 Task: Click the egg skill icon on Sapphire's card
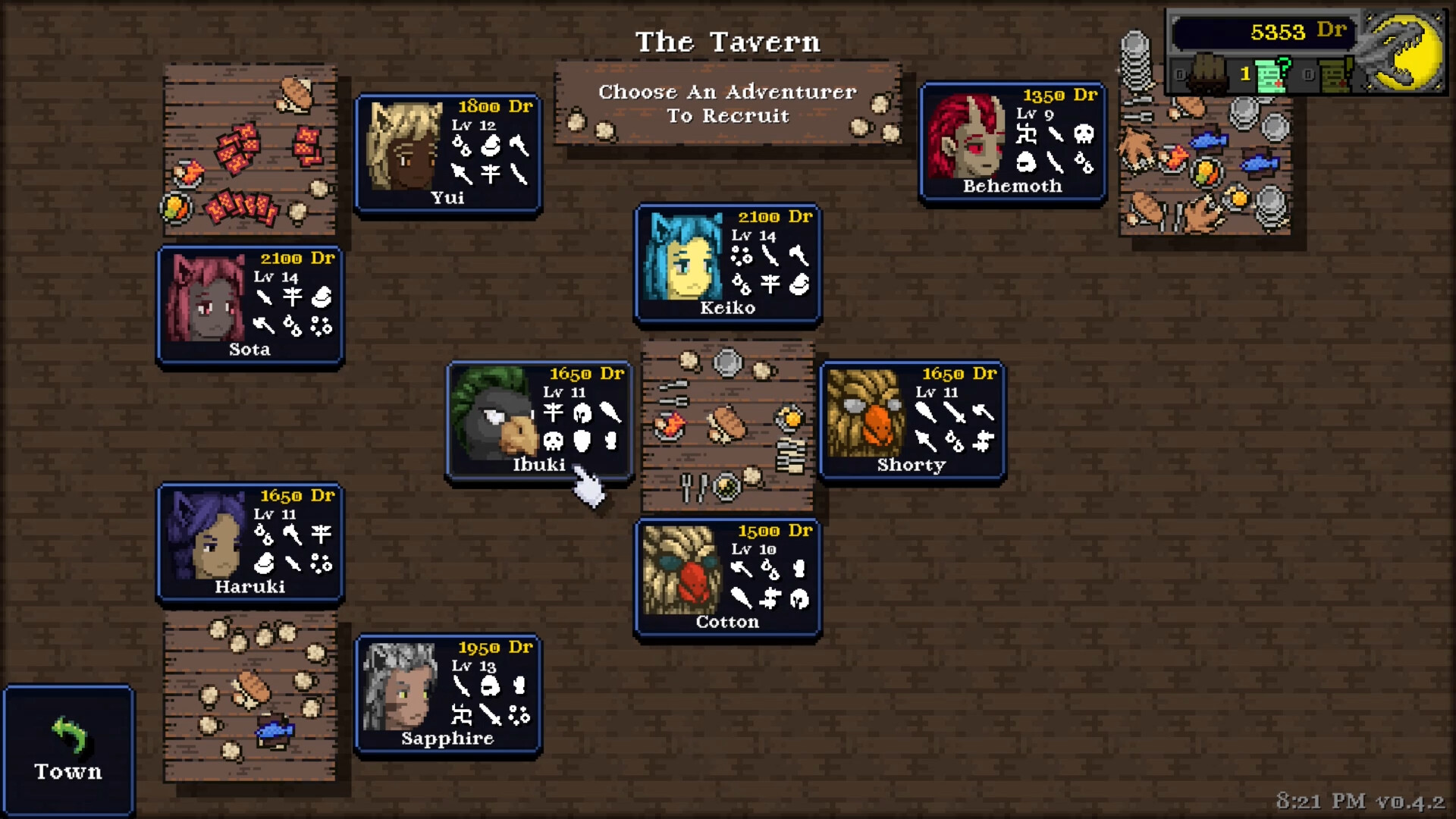490,686
